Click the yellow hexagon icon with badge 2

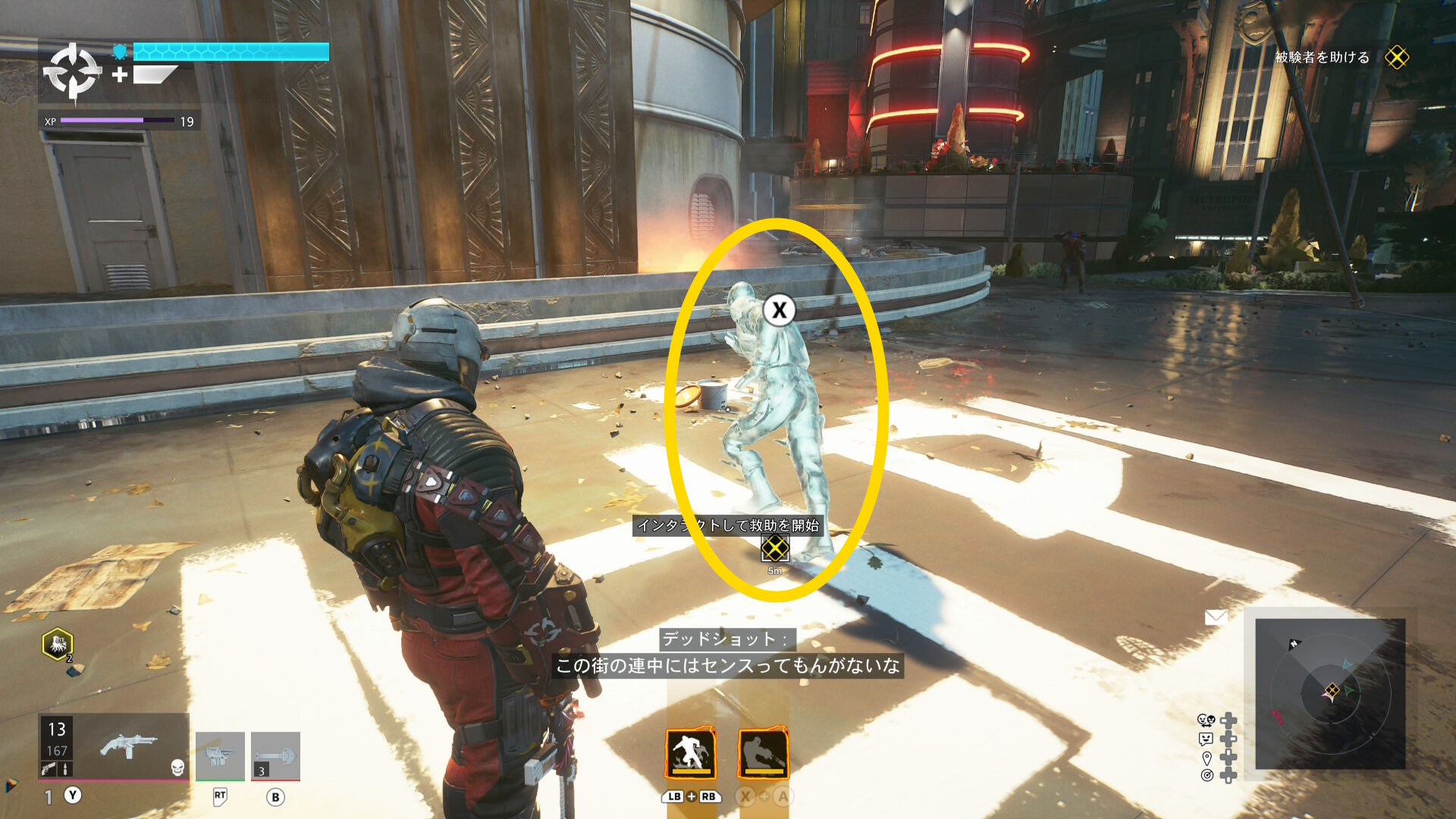click(x=58, y=645)
